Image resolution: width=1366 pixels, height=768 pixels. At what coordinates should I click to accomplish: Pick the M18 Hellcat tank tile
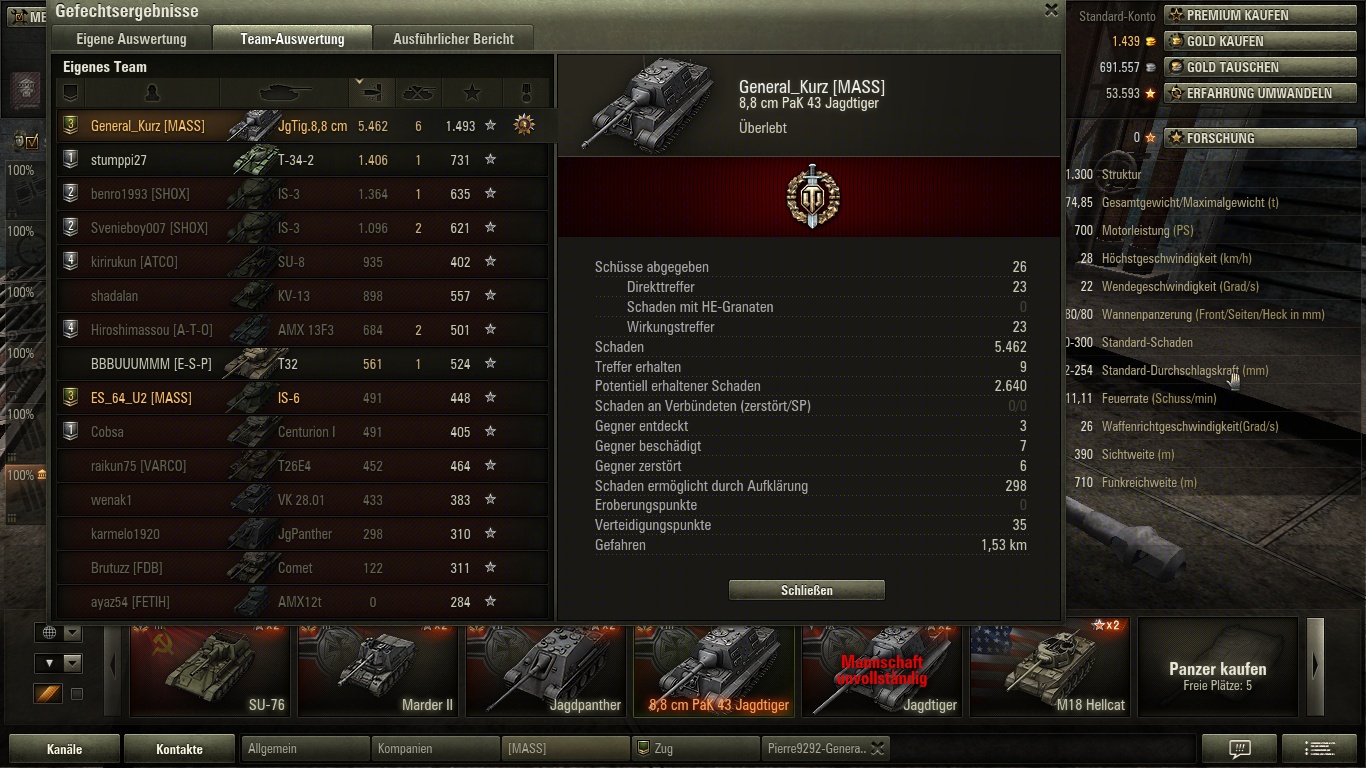pos(1050,668)
